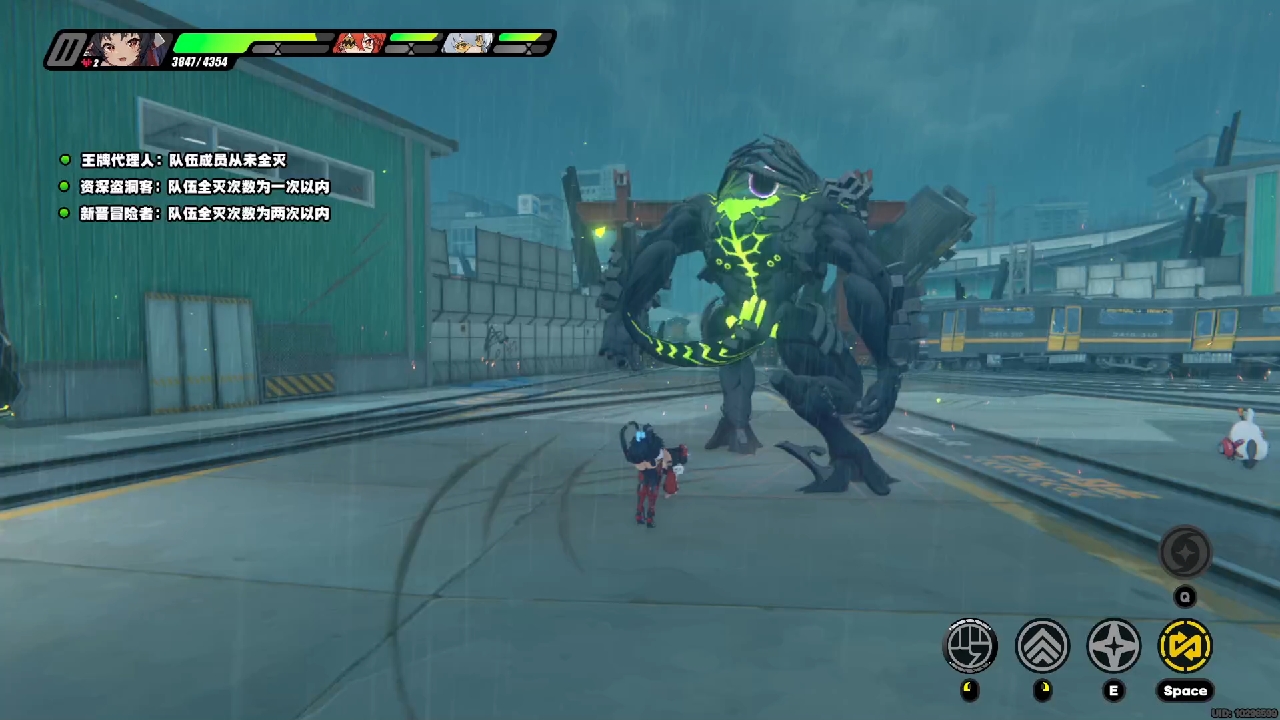Screen dimensions: 1280x720
Task: Switch to the red-haired teammate portrait
Action: click(358, 43)
